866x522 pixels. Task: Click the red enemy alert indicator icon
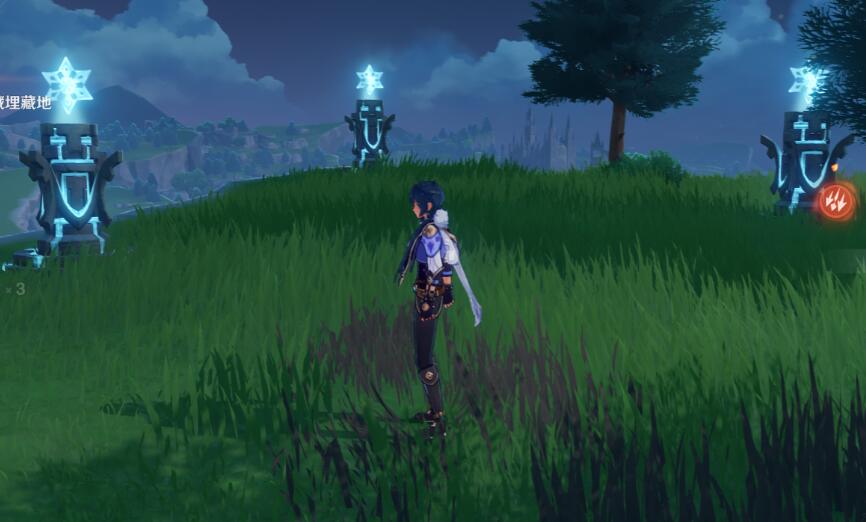click(x=836, y=201)
